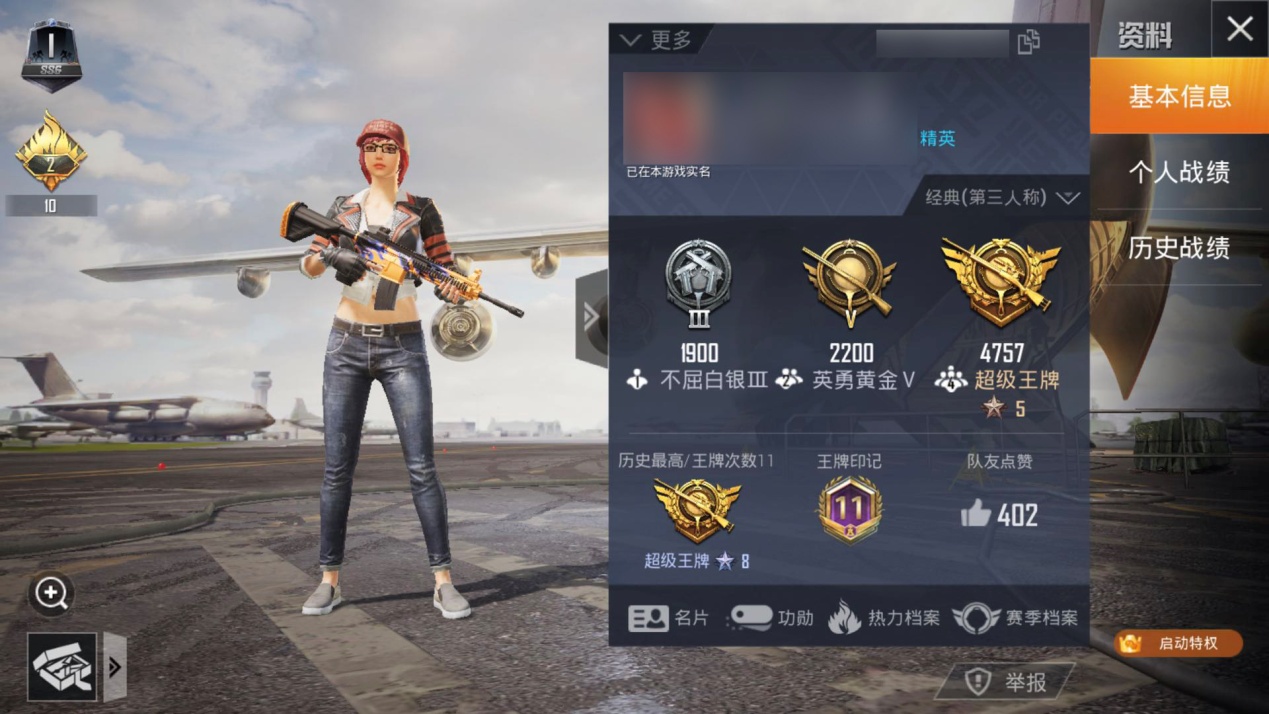
Task: Tap the 队友点赞 thumbs-up icon
Action: [976, 514]
